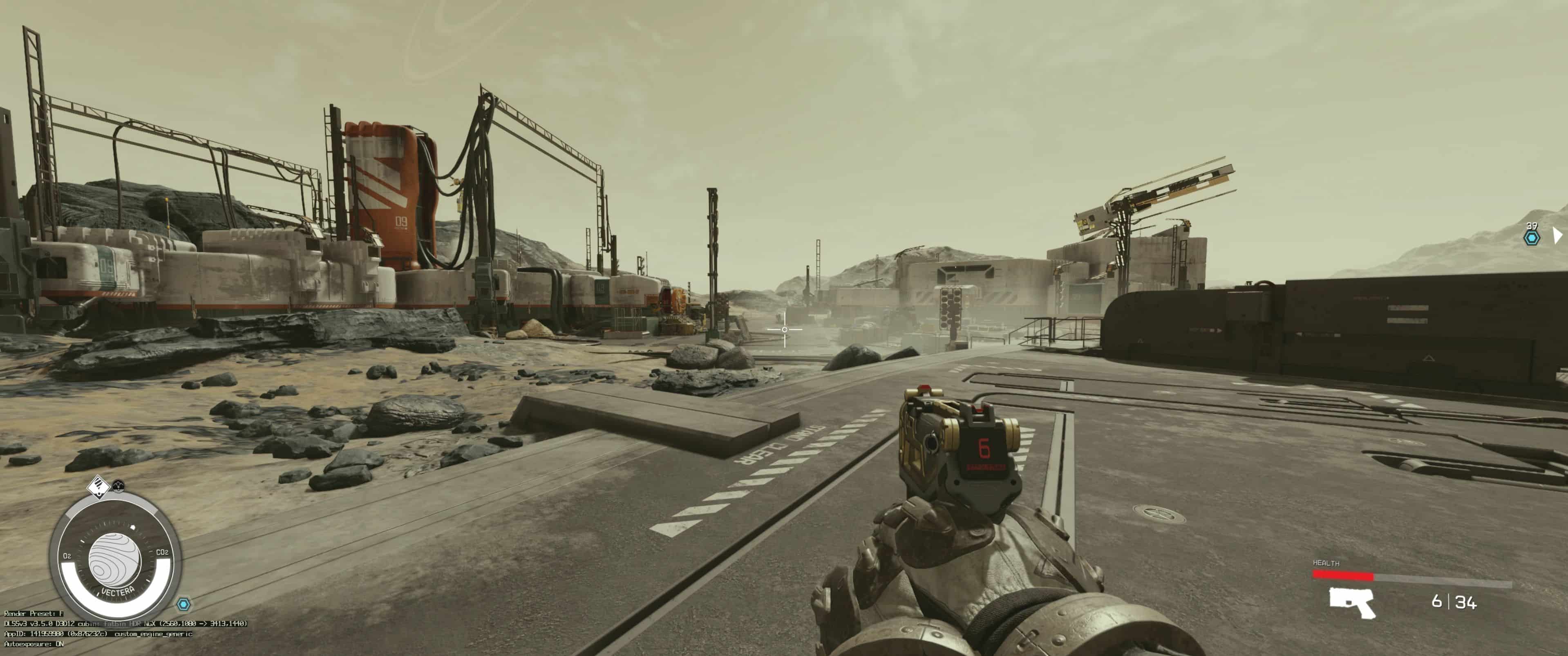This screenshot has height=656, width=1568.
Task: Select the equipped pistol weapon icon
Action: pos(1351,602)
